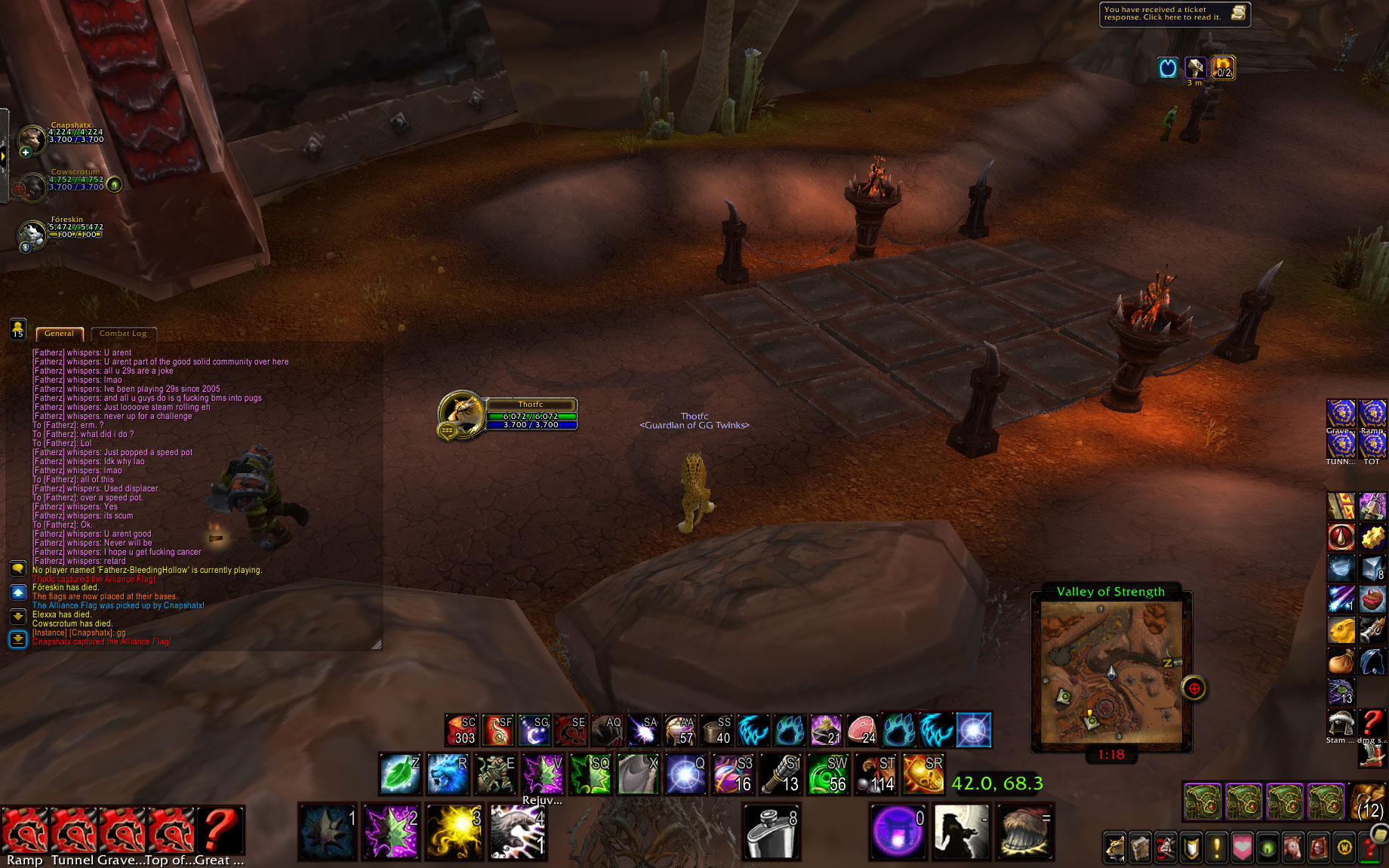Activate the blue lion head ability

[447, 774]
